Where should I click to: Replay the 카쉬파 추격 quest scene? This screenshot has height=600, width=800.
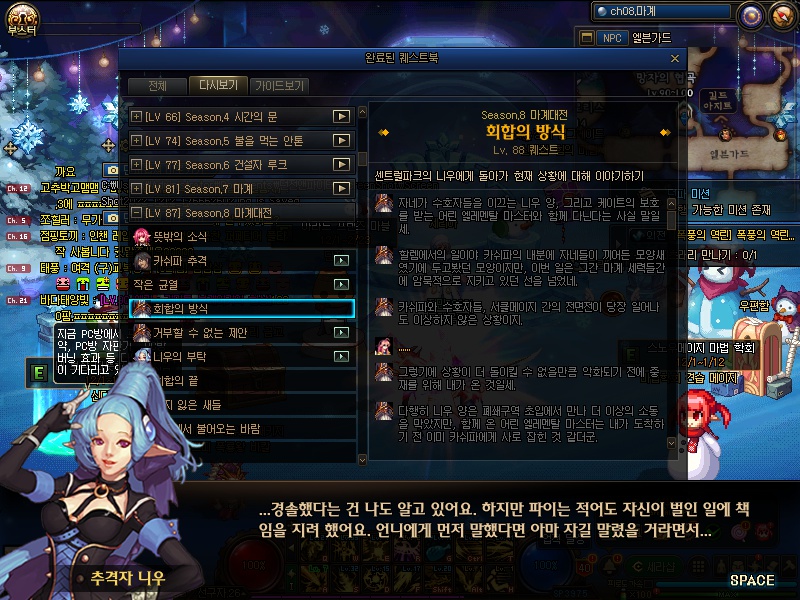point(342,260)
